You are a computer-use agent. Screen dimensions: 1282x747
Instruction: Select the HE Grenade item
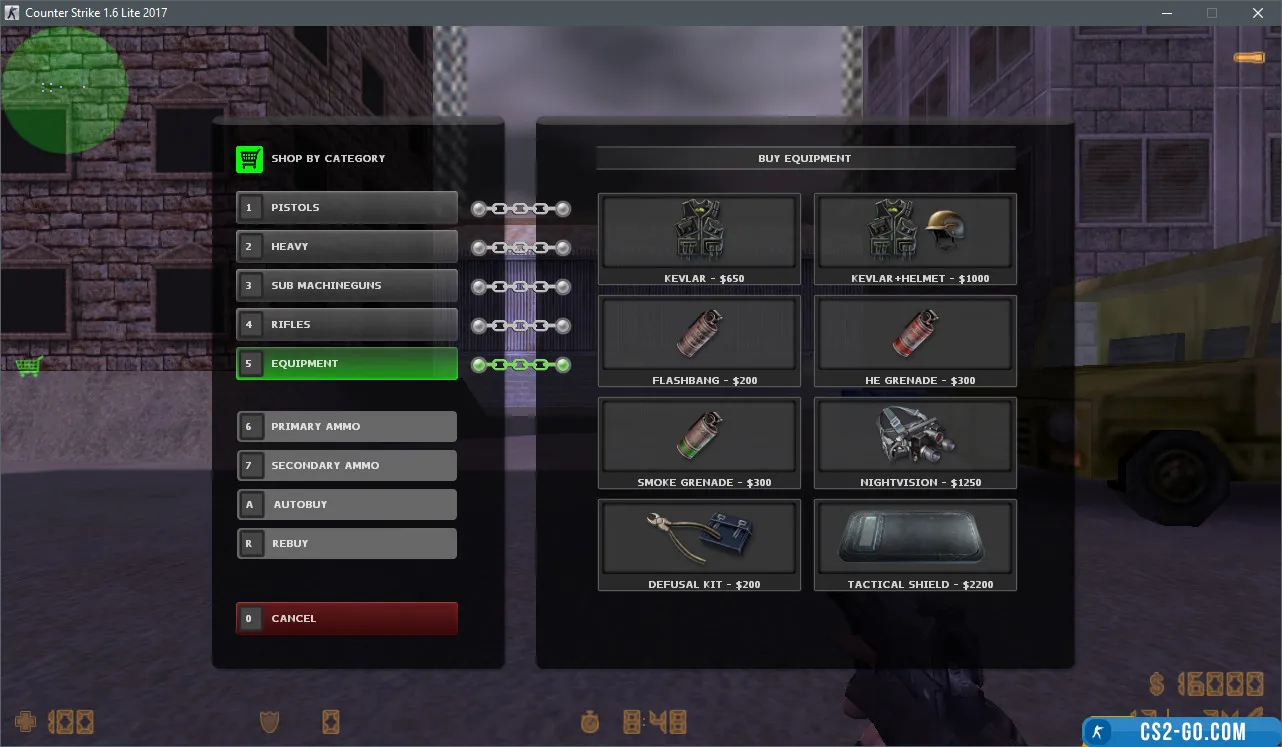click(915, 340)
